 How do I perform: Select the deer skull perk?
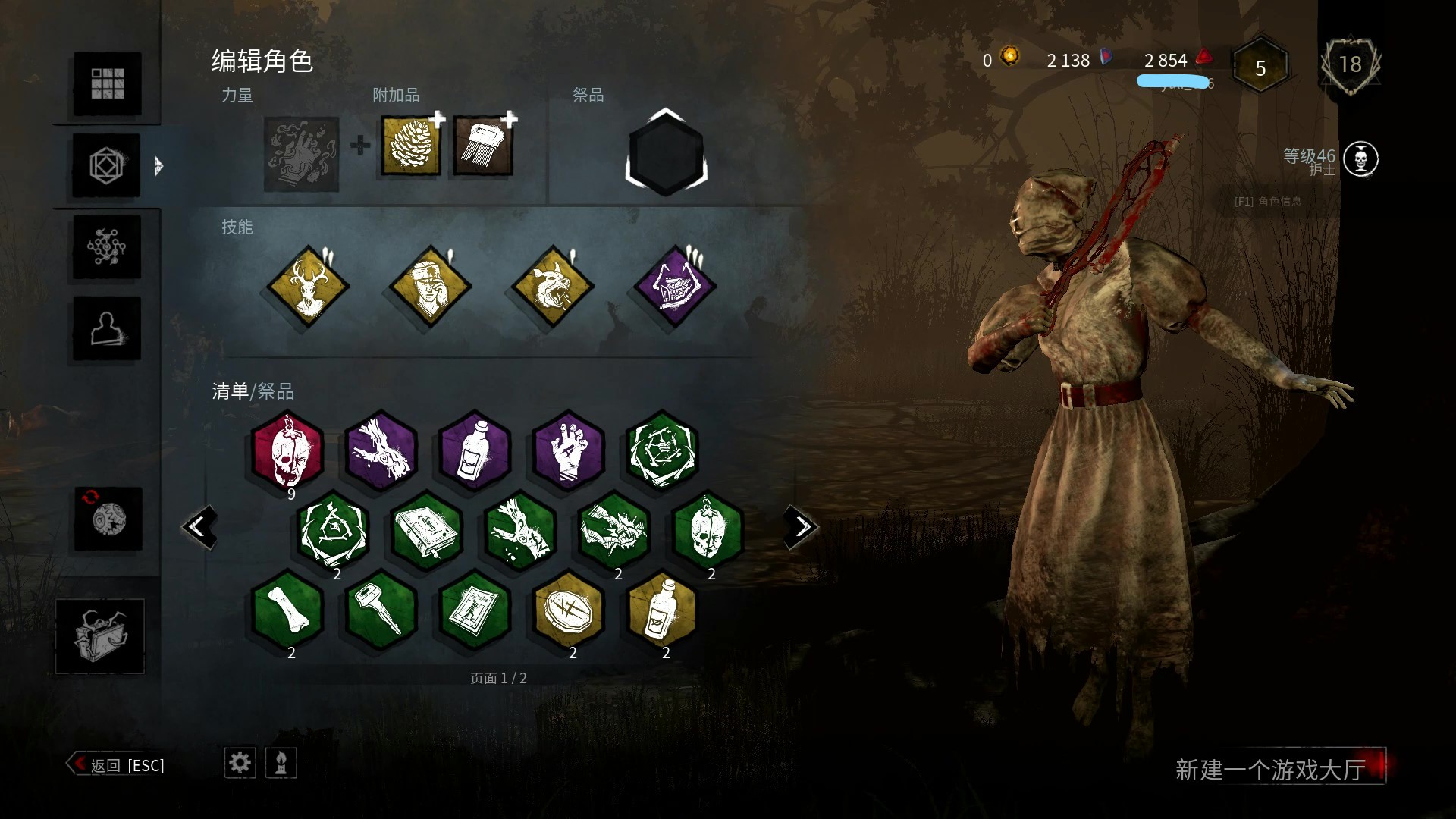(x=308, y=287)
